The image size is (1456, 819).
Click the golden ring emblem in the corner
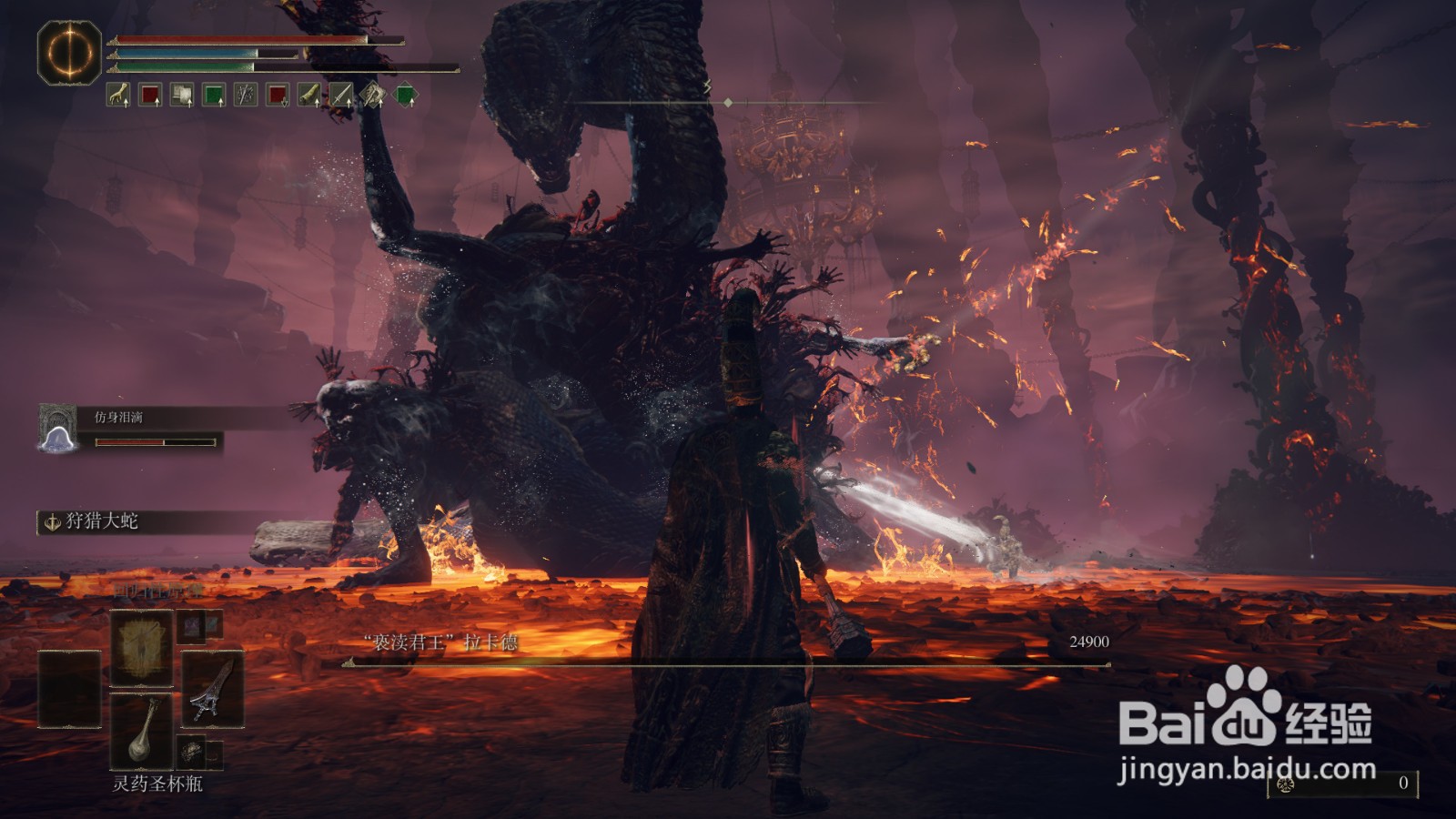tap(69, 52)
